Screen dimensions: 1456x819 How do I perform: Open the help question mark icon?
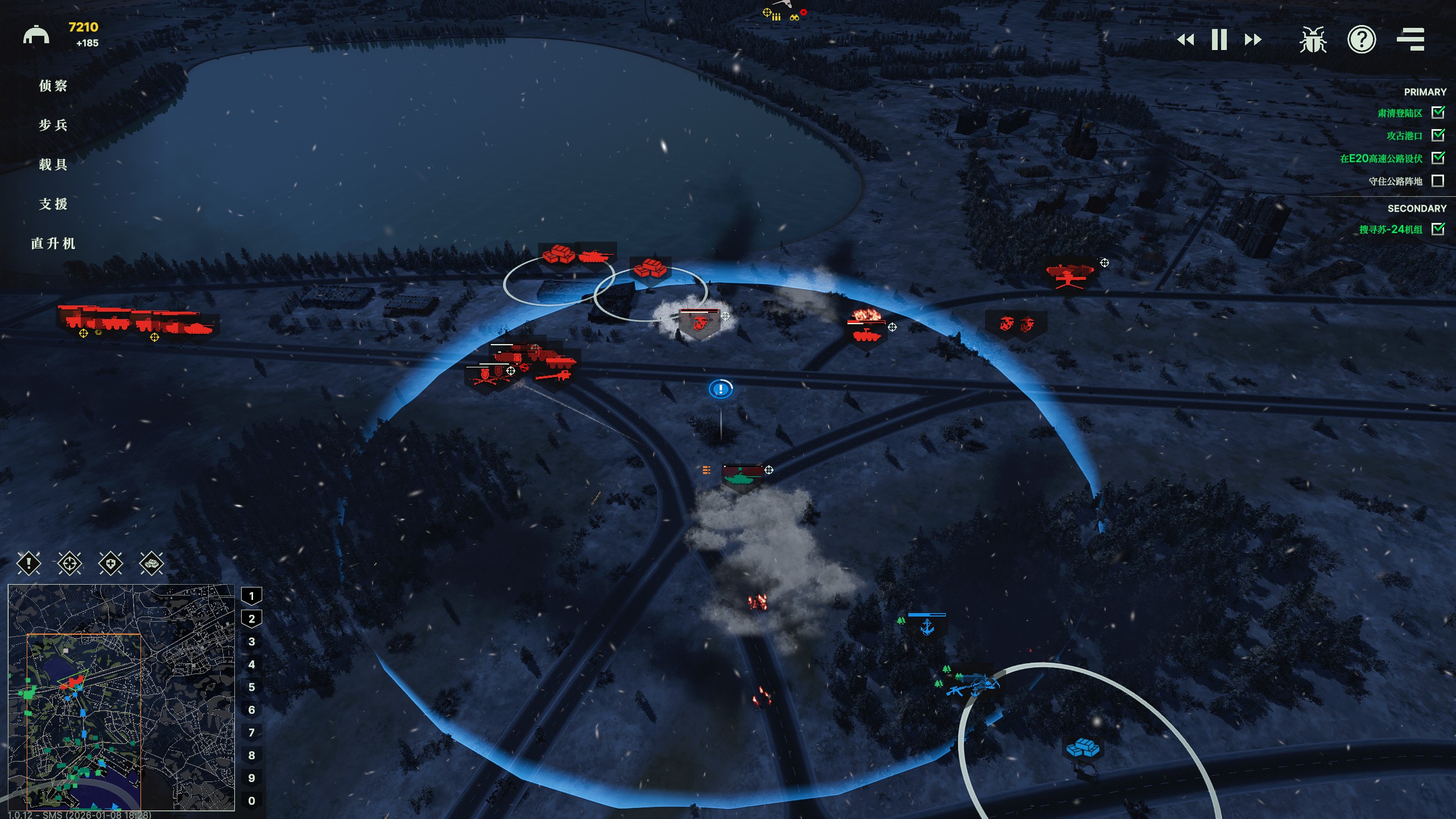click(x=1362, y=40)
